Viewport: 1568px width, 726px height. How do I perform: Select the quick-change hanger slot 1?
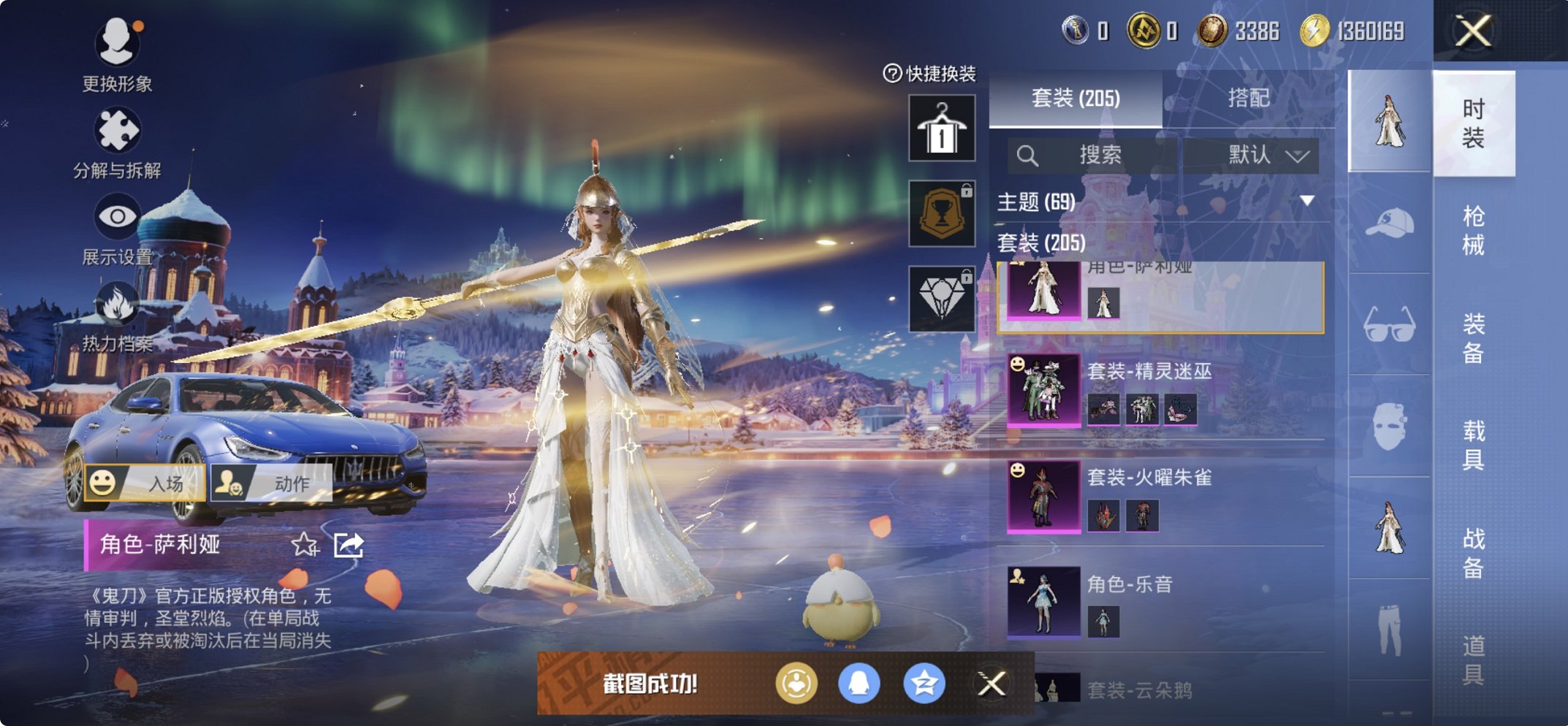click(x=942, y=129)
